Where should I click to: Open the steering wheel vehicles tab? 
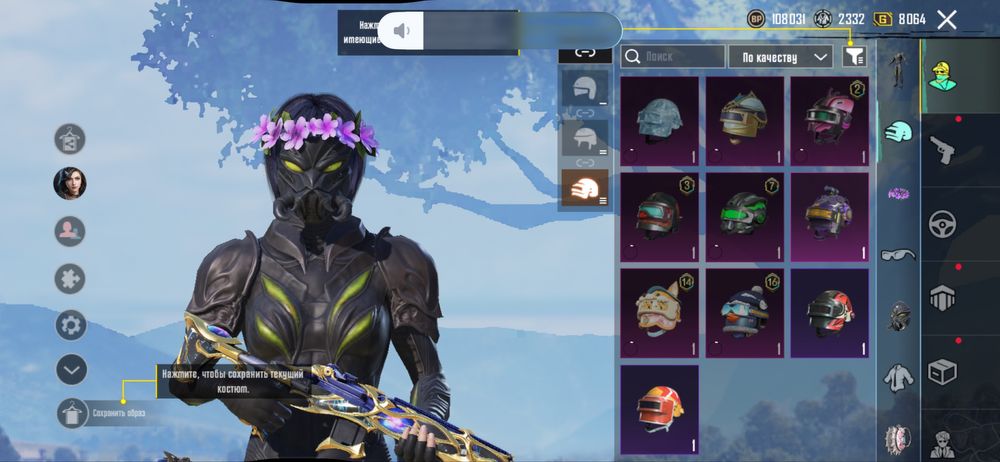[943, 224]
